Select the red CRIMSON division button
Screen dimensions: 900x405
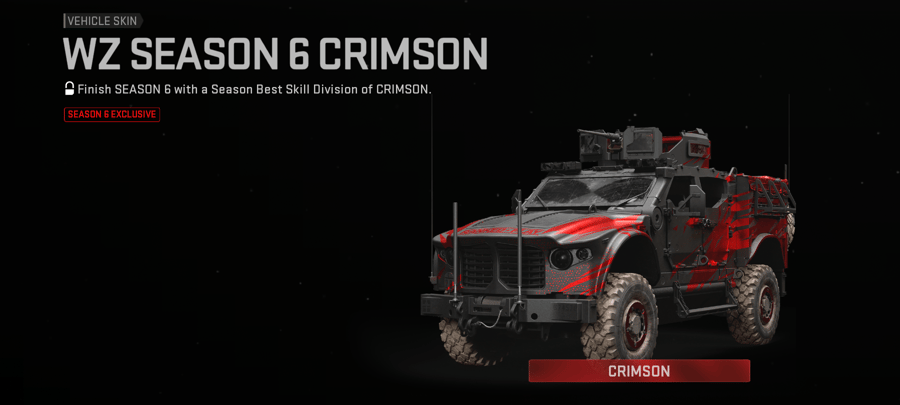click(x=639, y=371)
